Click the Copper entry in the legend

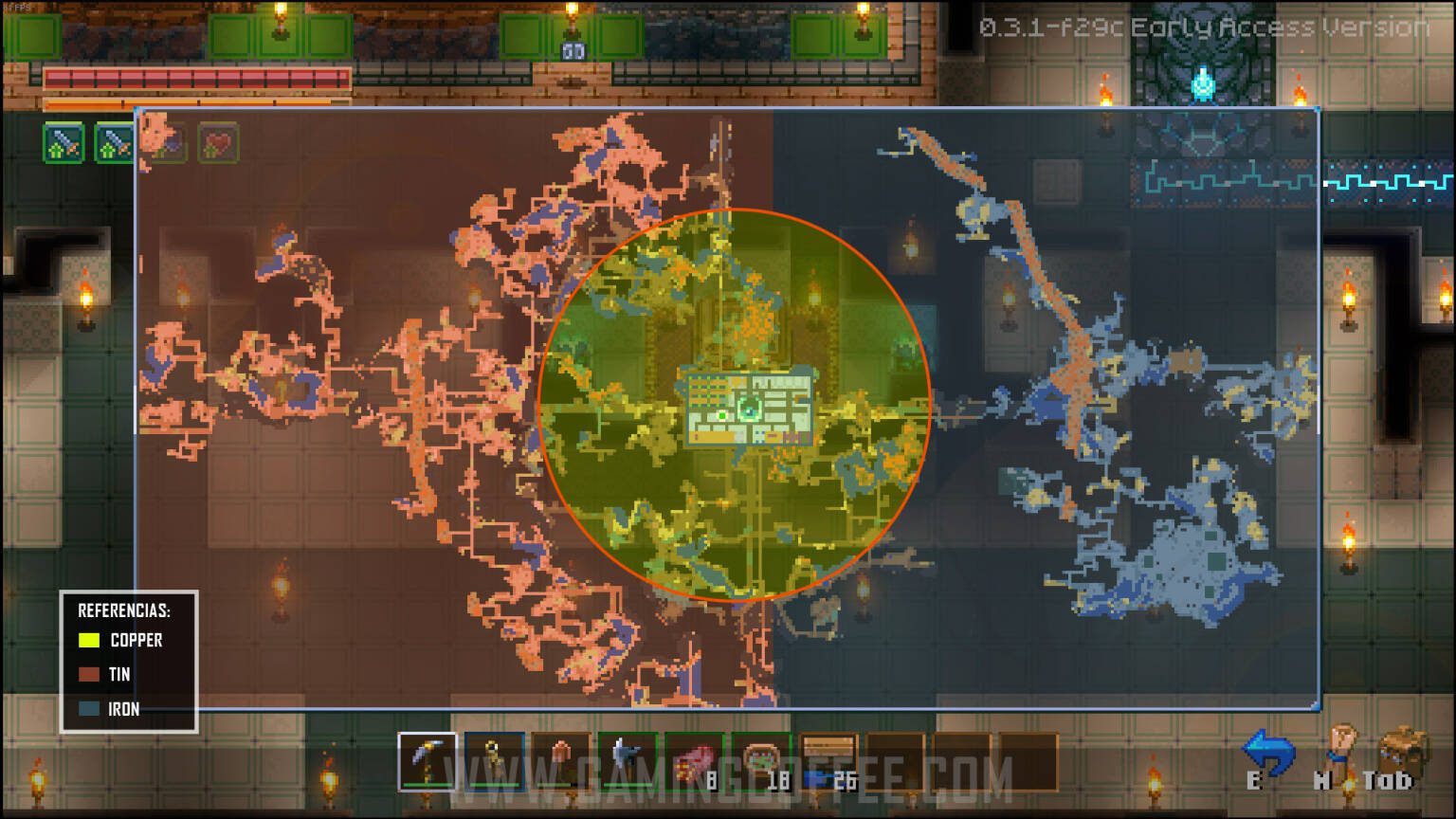121,640
